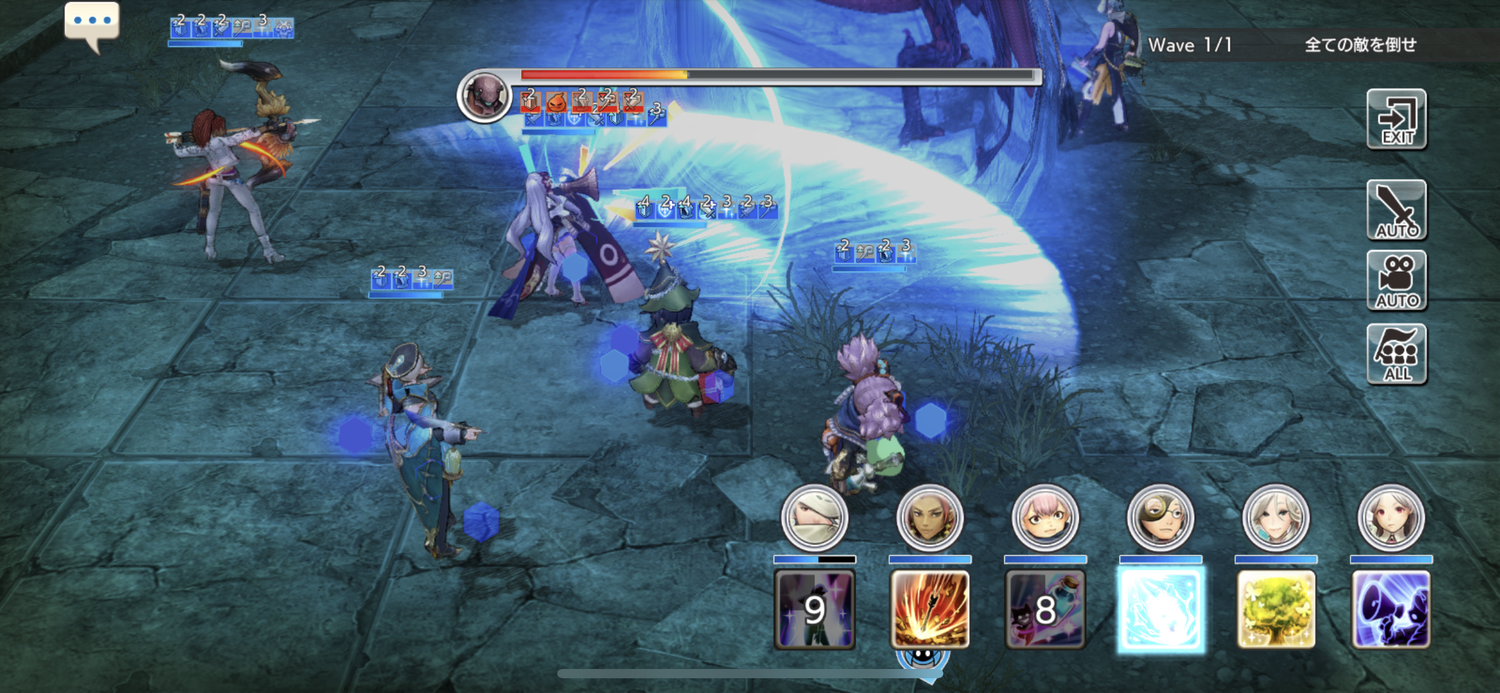Select the pink-haired character portrait

[1045, 518]
